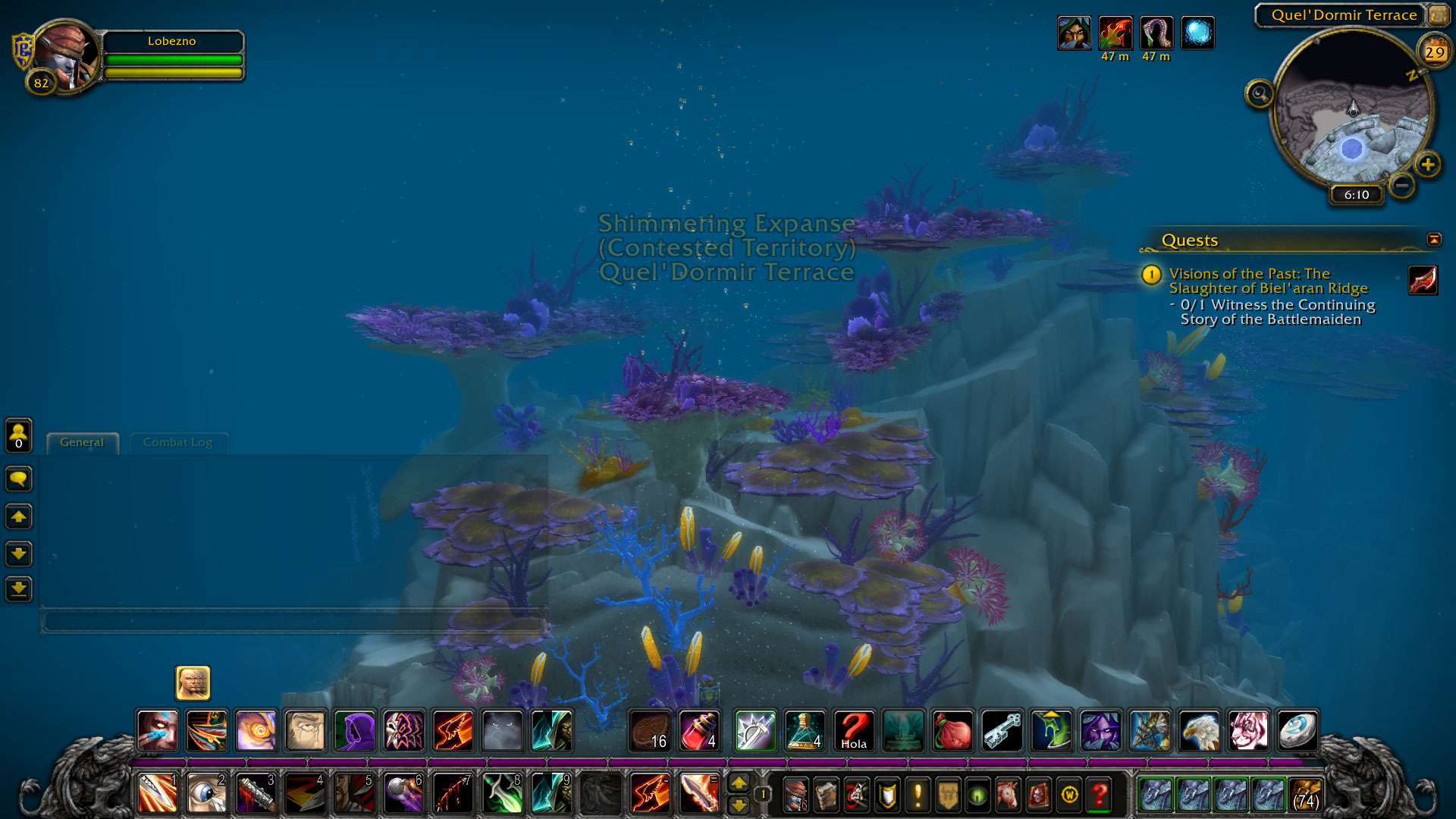Summon the white eagle mount

[1199, 731]
